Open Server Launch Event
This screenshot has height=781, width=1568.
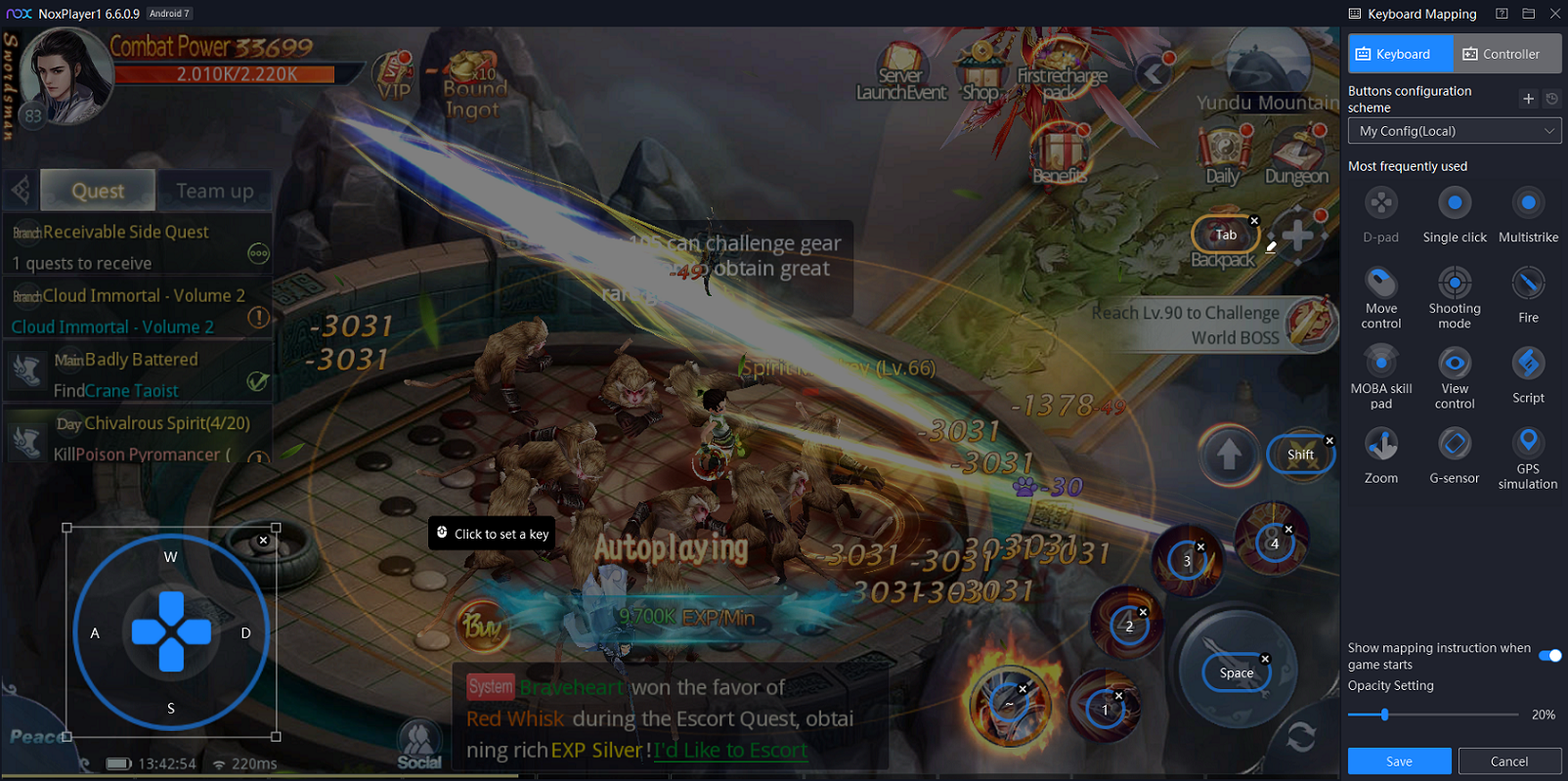pos(900,73)
